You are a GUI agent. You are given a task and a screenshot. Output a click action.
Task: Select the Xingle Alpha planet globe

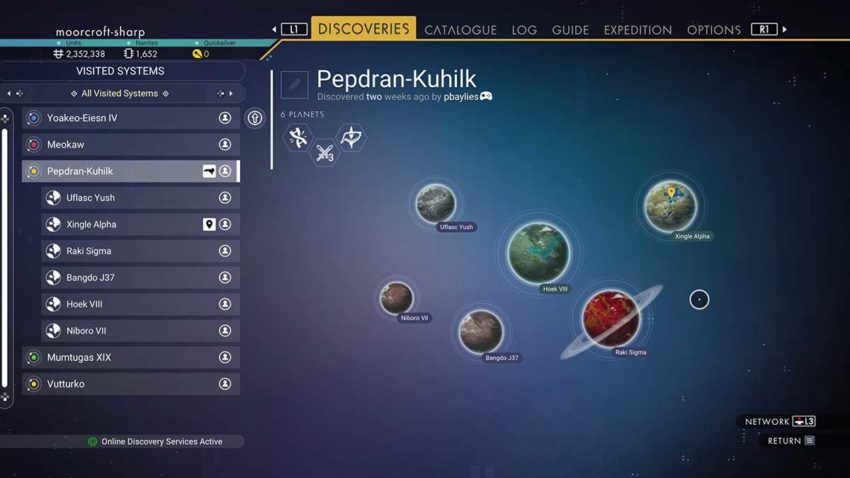670,205
